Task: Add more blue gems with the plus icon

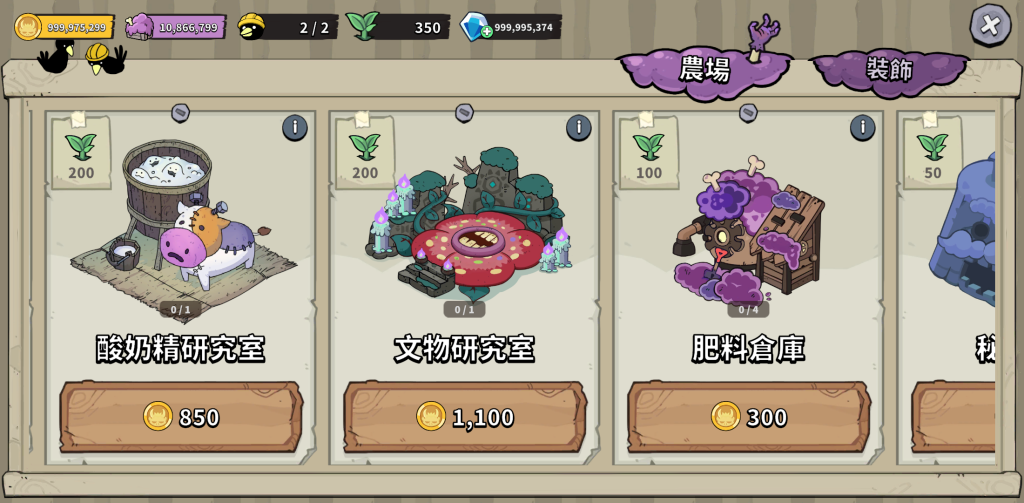Action: coord(486,31)
